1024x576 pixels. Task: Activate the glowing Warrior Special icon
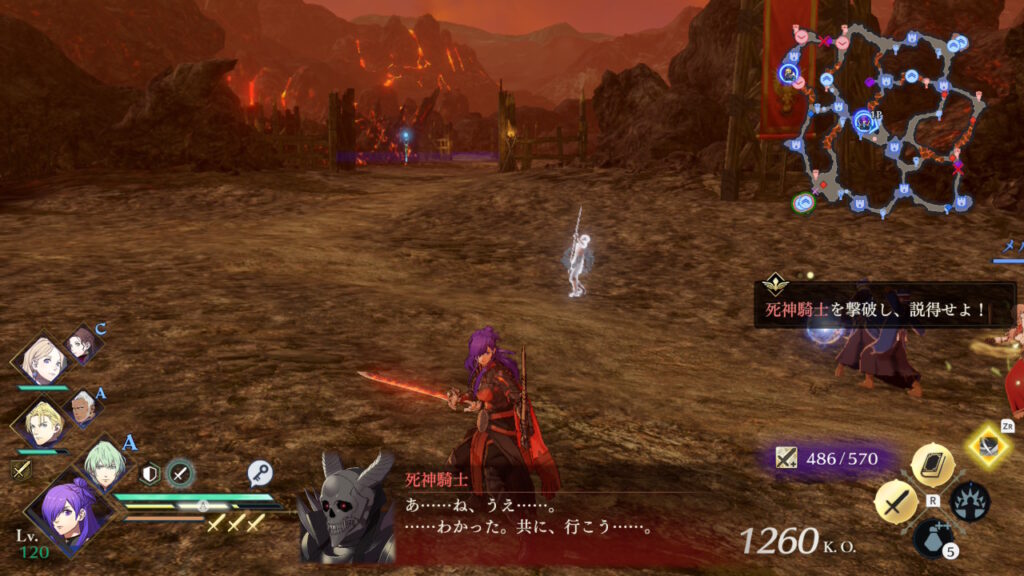(x=989, y=445)
